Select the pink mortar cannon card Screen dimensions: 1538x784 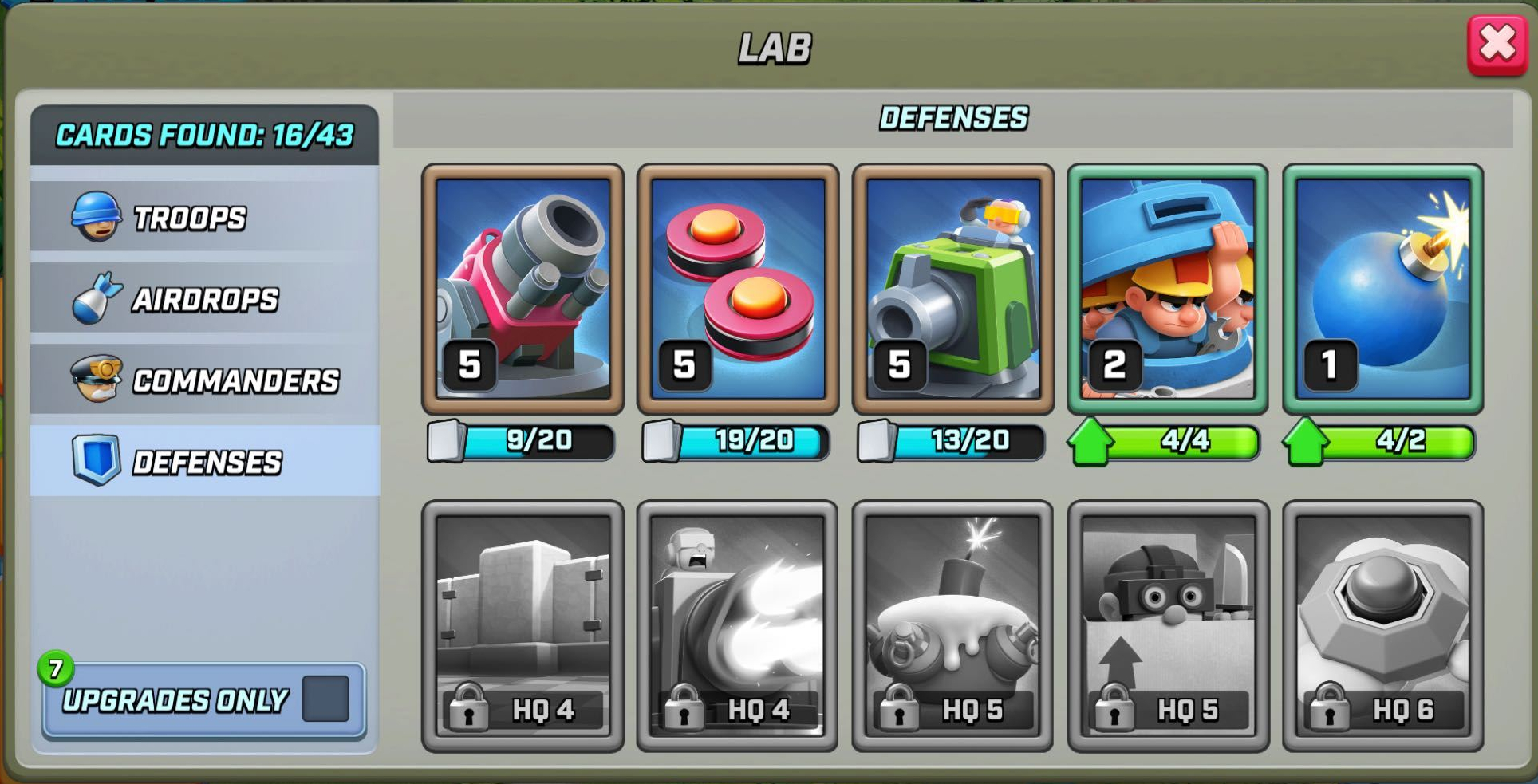(523, 289)
